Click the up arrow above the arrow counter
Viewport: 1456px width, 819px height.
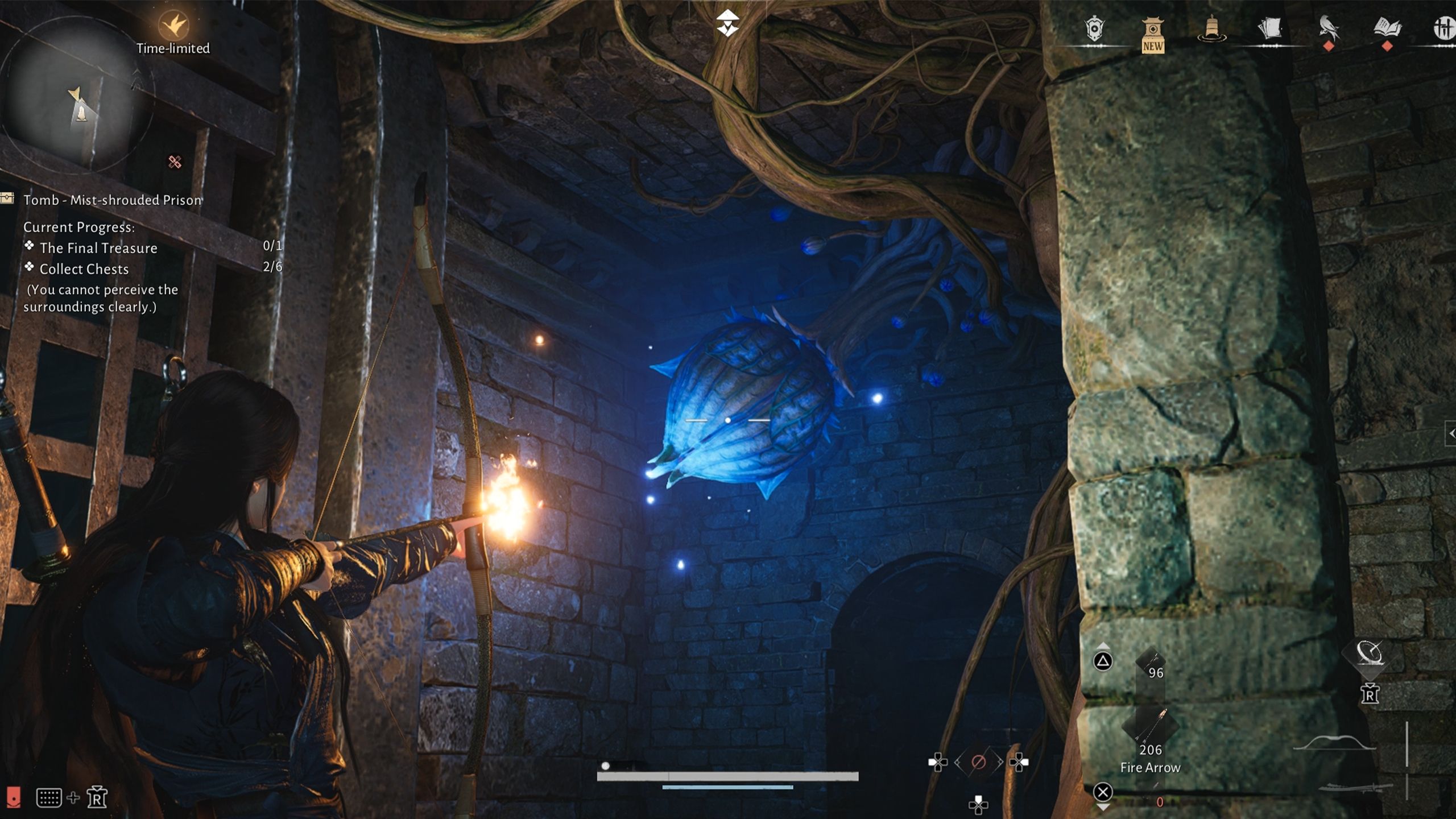1103,646
